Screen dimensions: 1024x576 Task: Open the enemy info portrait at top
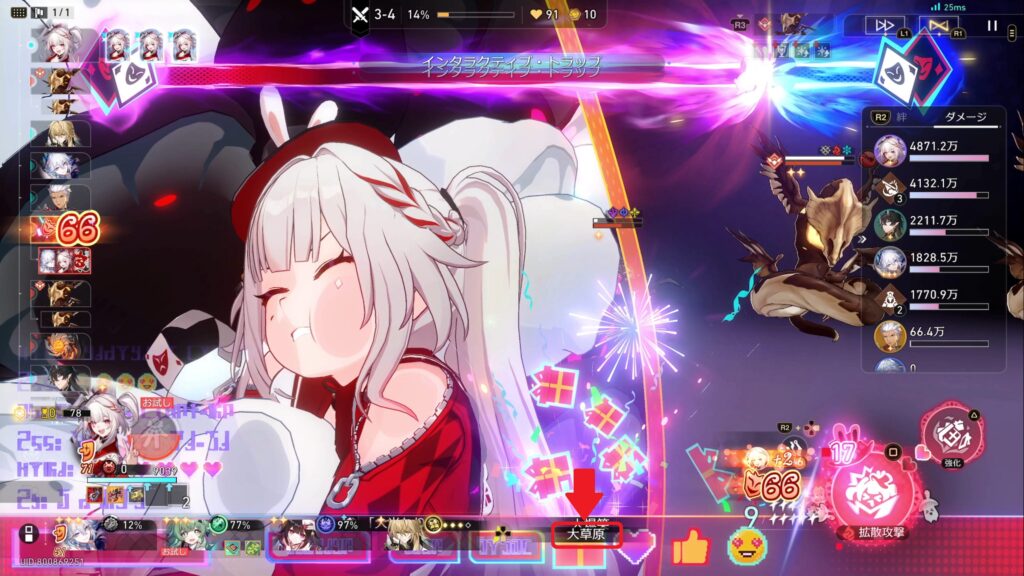coord(791,22)
